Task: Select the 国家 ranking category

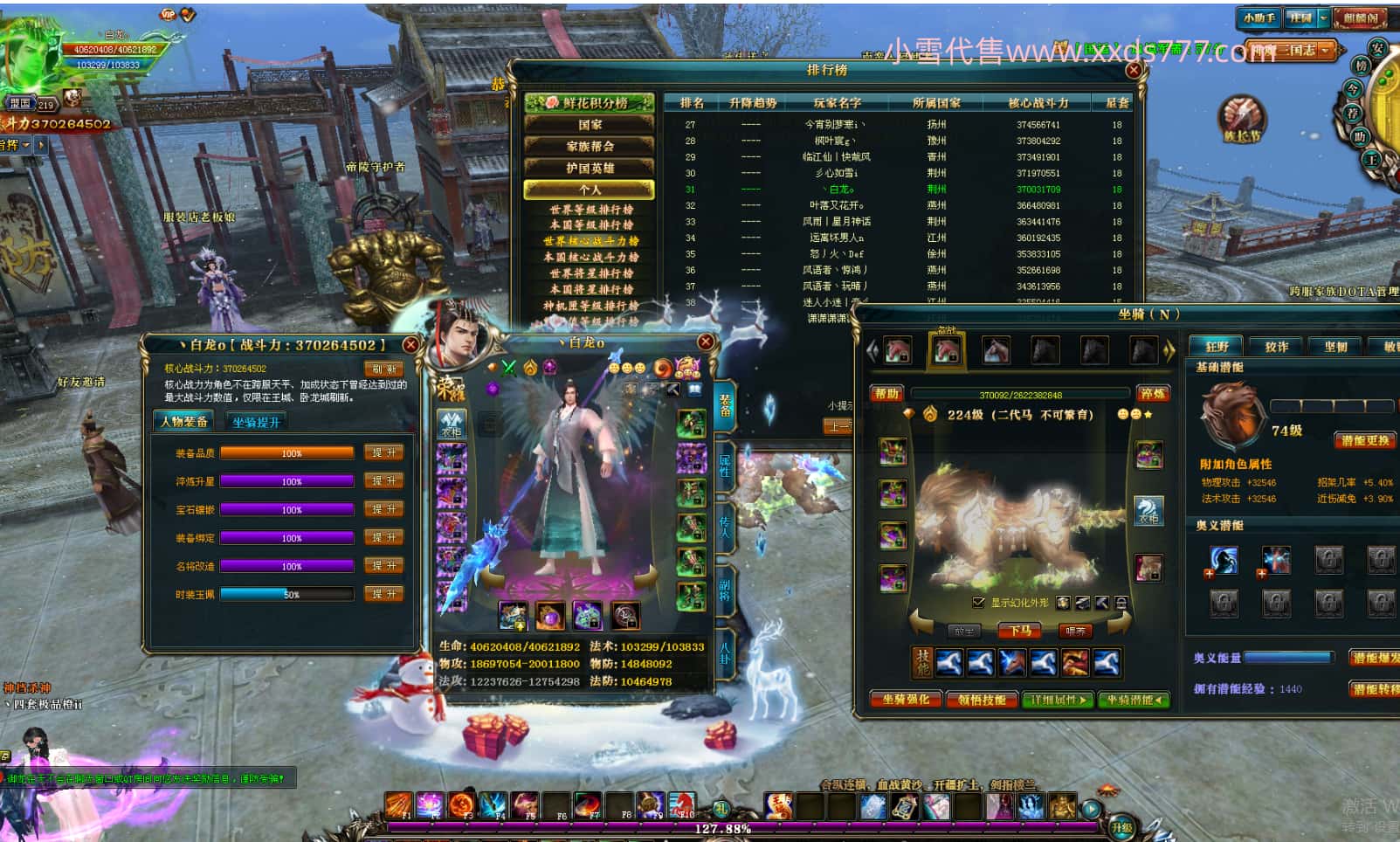Action: click(x=590, y=125)
